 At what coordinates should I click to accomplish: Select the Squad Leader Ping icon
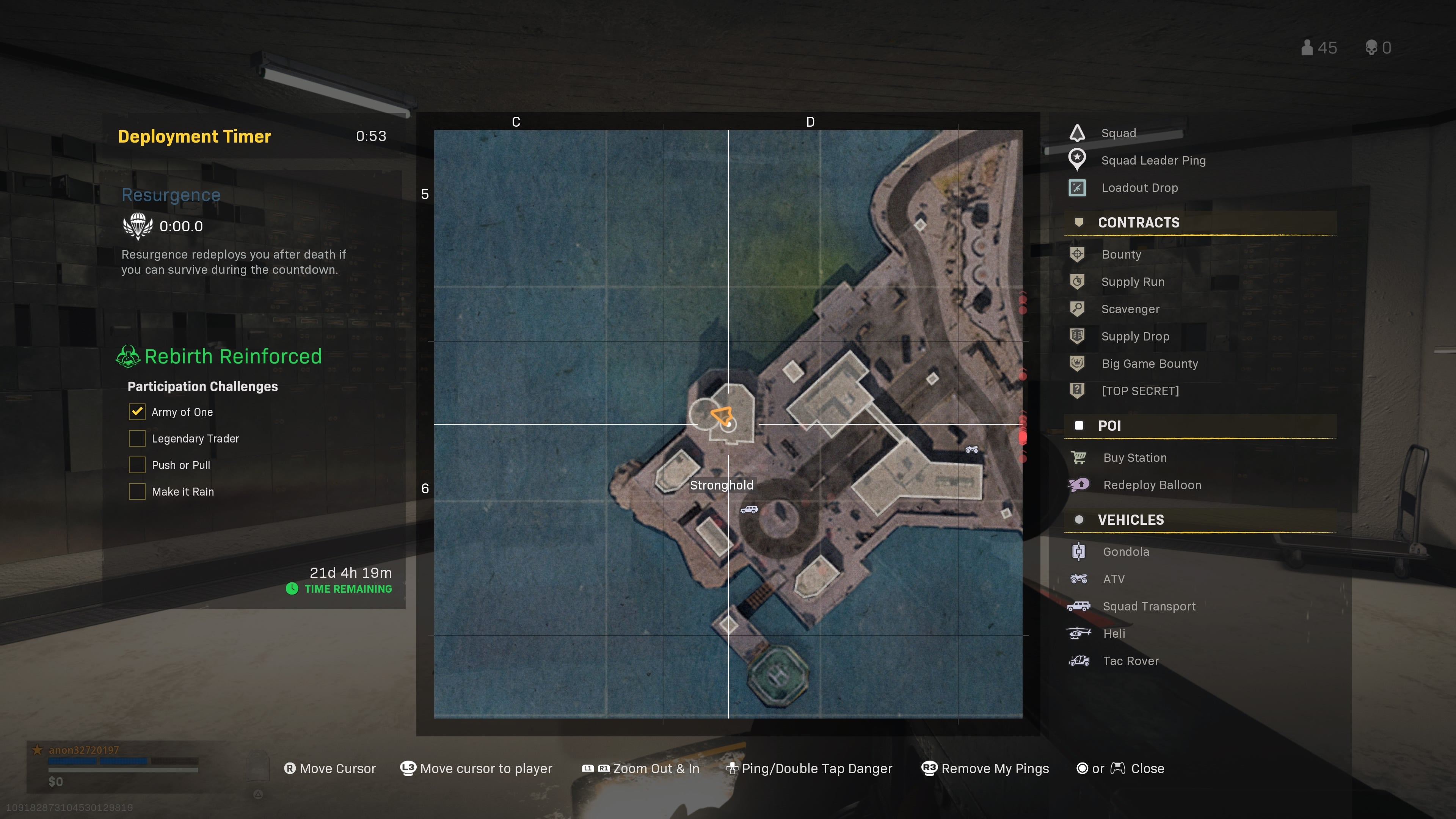[x=1077, y=160]
